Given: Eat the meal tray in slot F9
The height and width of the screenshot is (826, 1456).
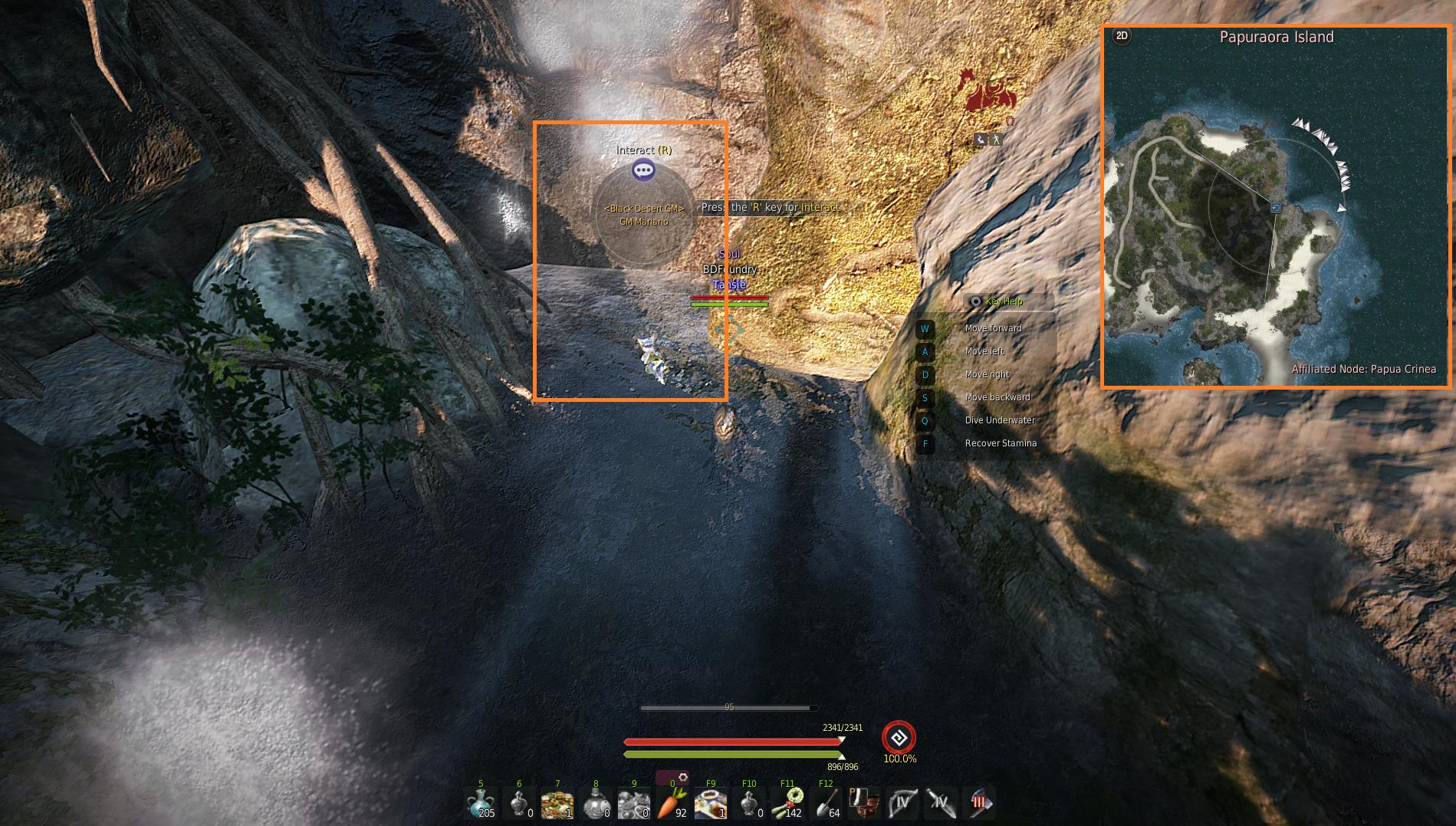Looking at the screenshot, I should pos(710,804).
